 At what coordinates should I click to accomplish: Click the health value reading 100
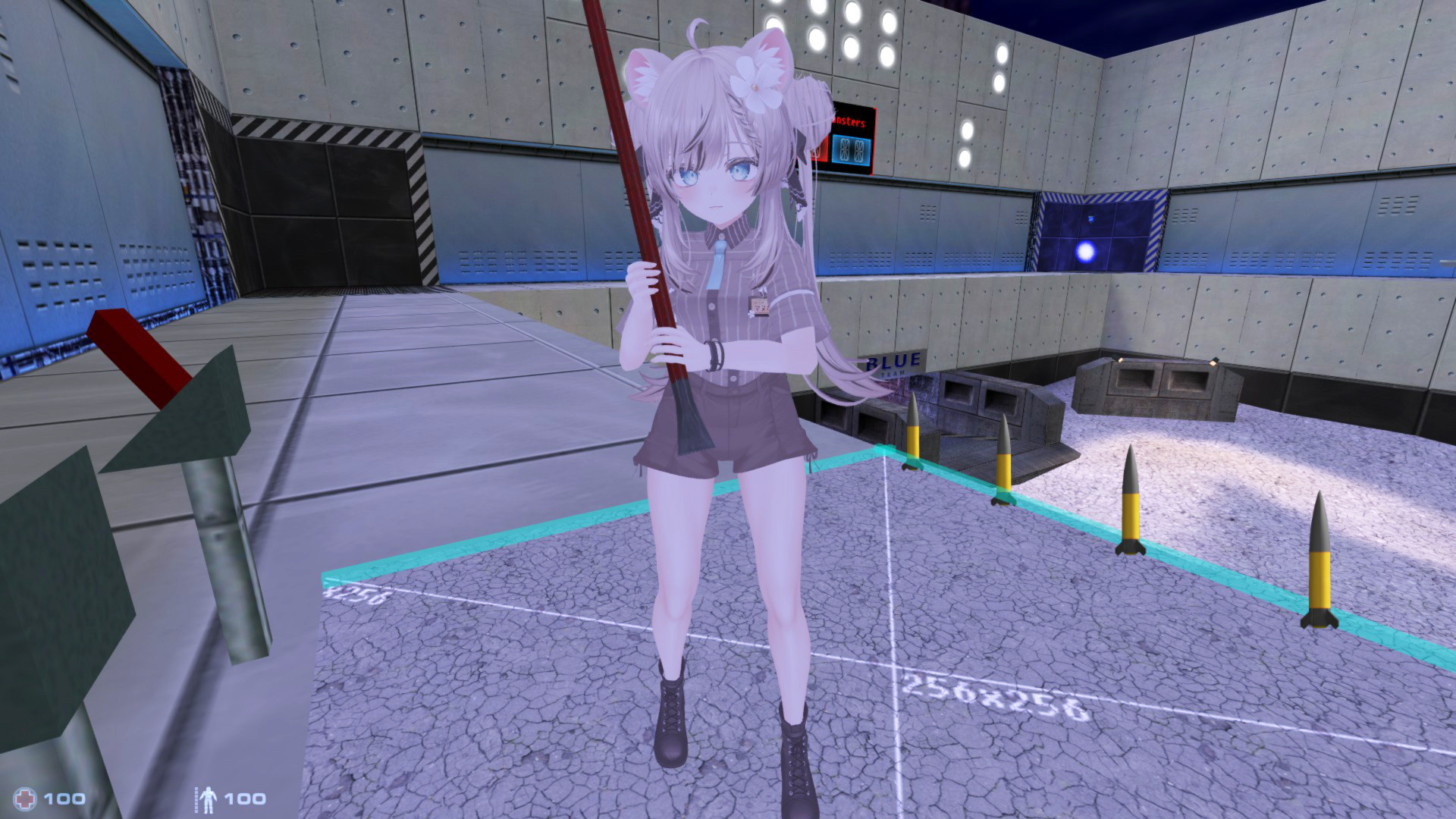pos(65,798)
